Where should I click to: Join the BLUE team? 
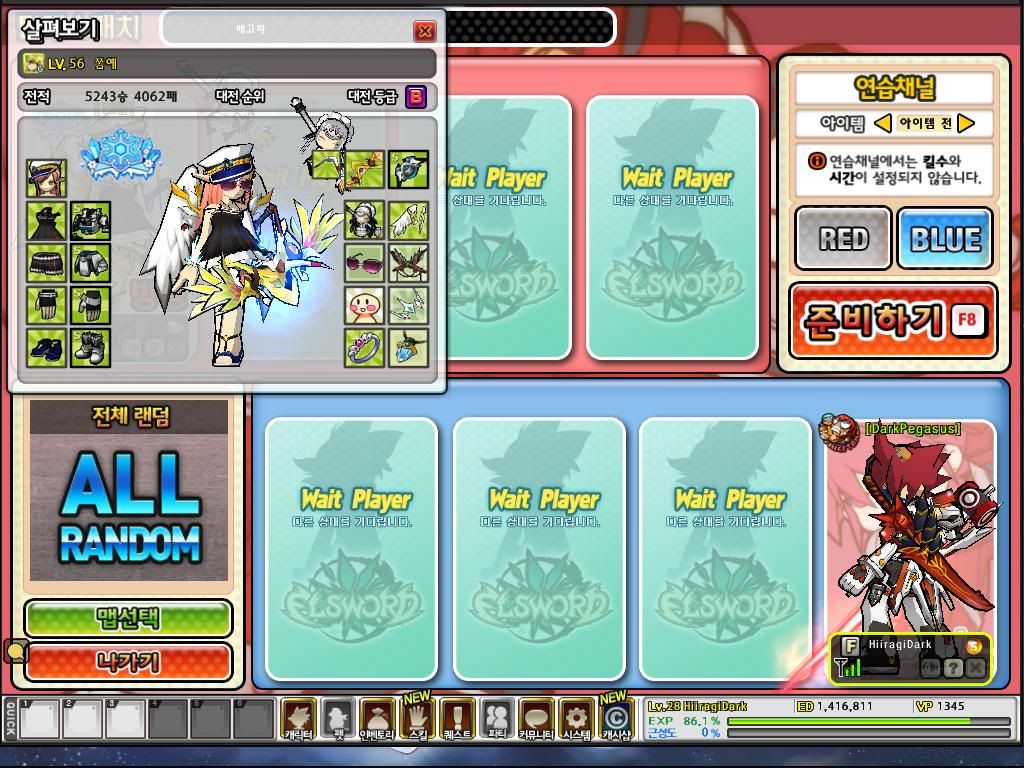[x=944, y=239]
